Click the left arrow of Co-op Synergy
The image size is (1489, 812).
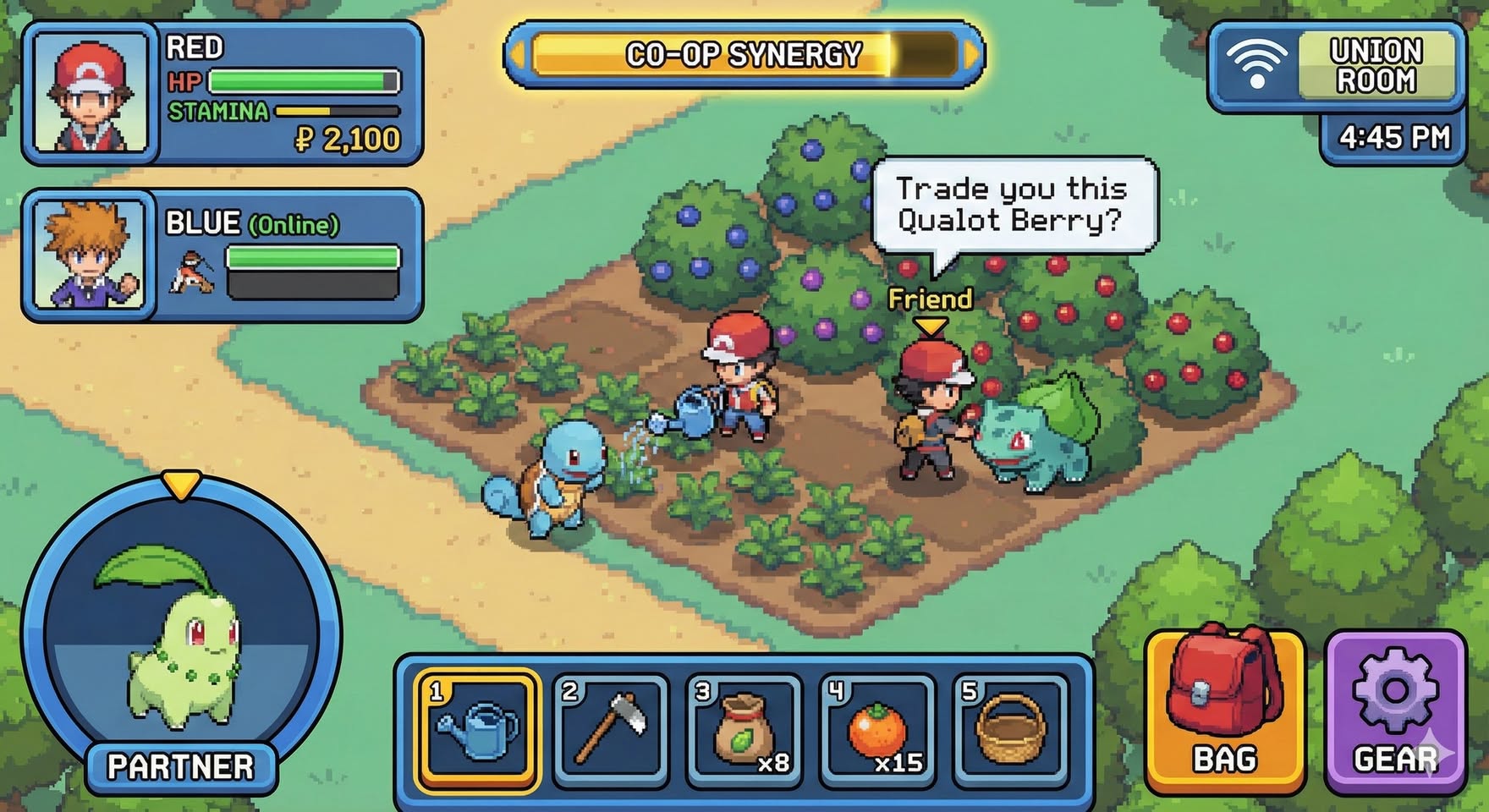[x=517, y=55]
